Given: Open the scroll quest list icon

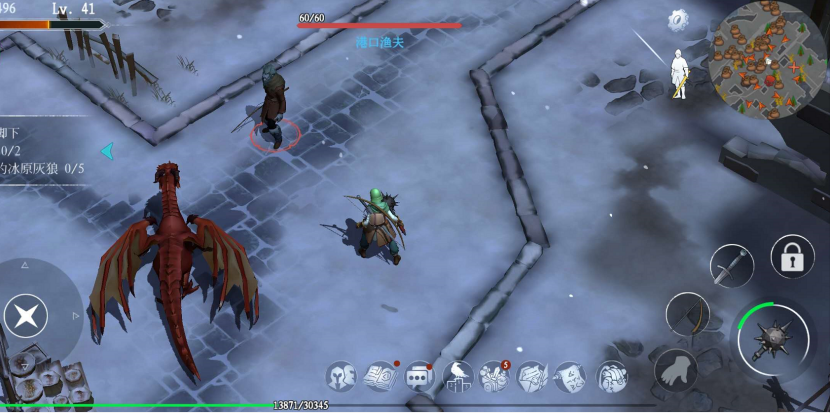Looking at the screenshot, I should [571, 377].
